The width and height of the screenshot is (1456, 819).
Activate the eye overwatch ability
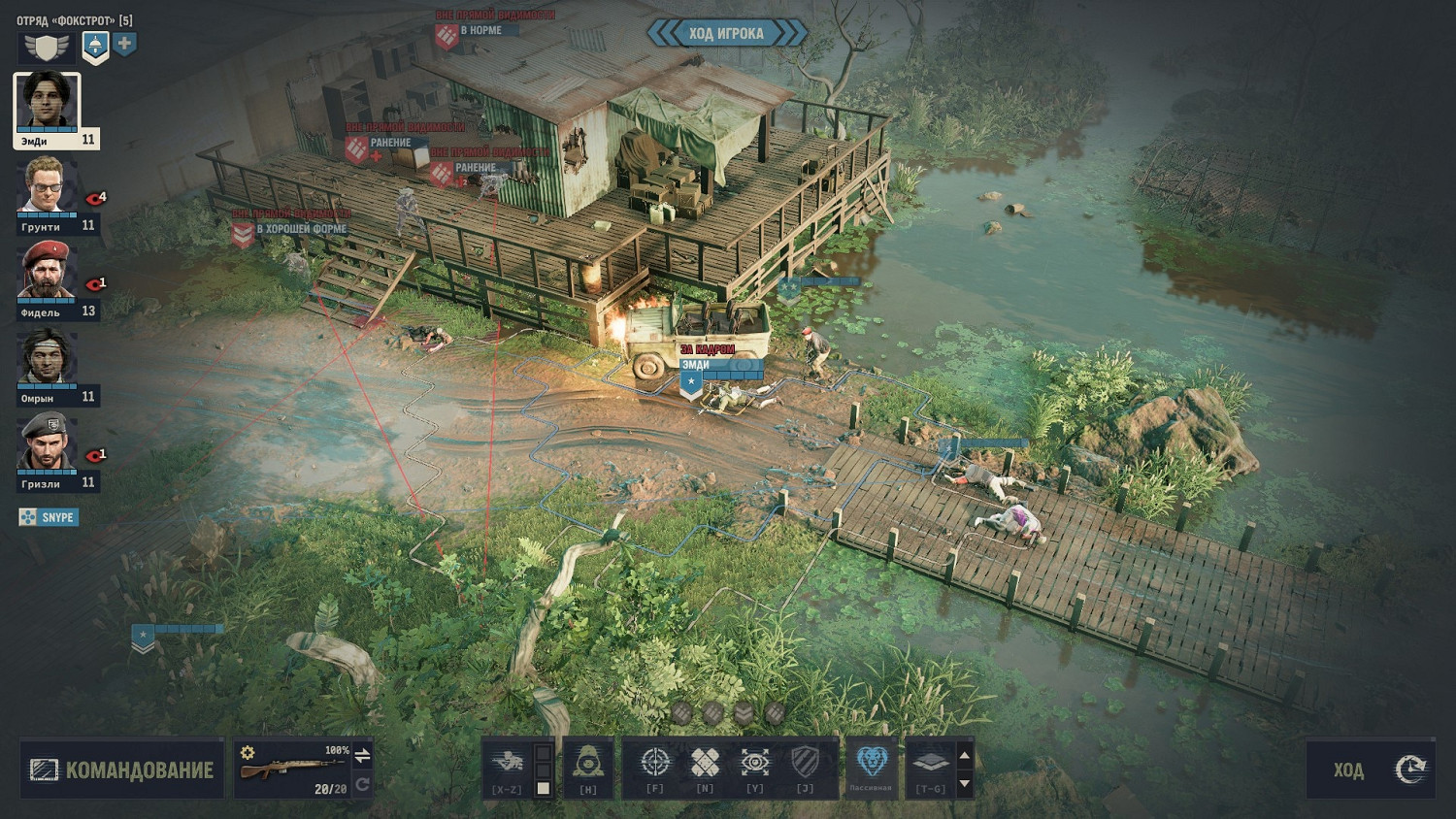point(755,764)
